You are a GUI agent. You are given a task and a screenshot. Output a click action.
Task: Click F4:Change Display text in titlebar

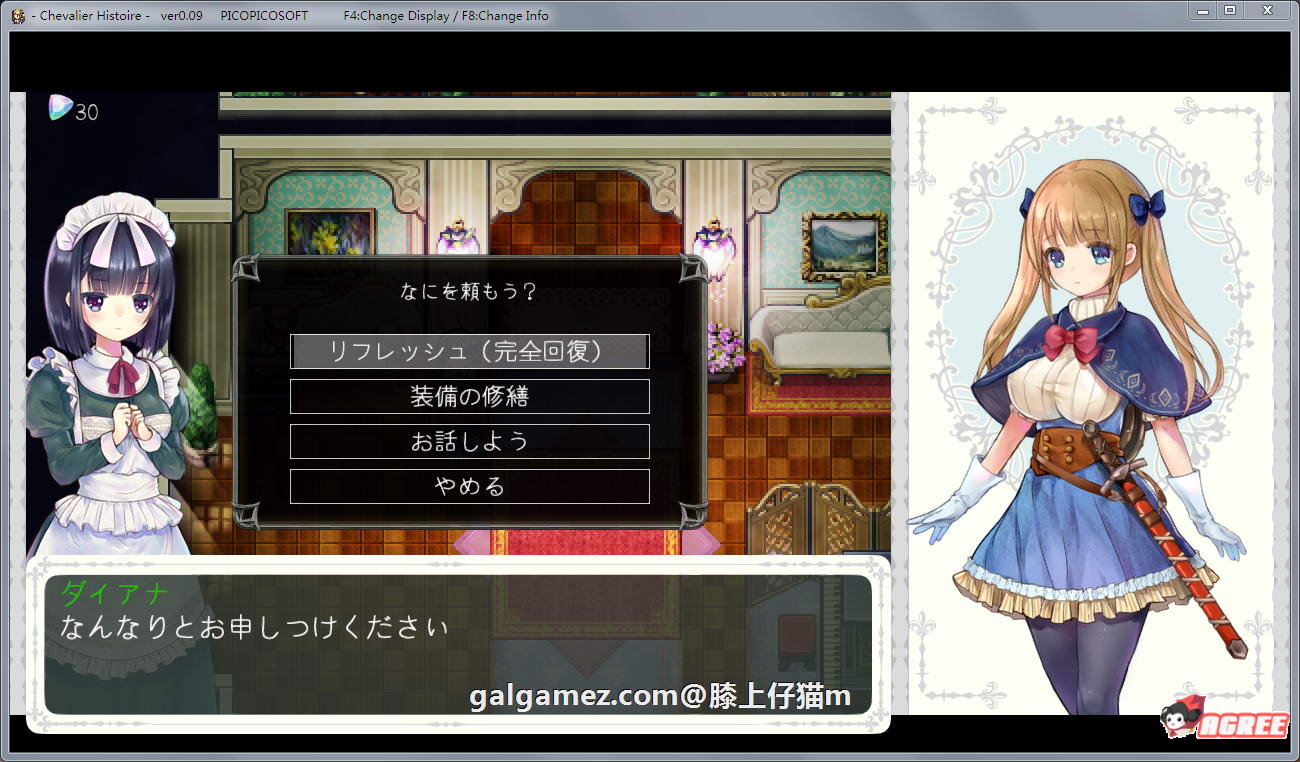(400, 15)
